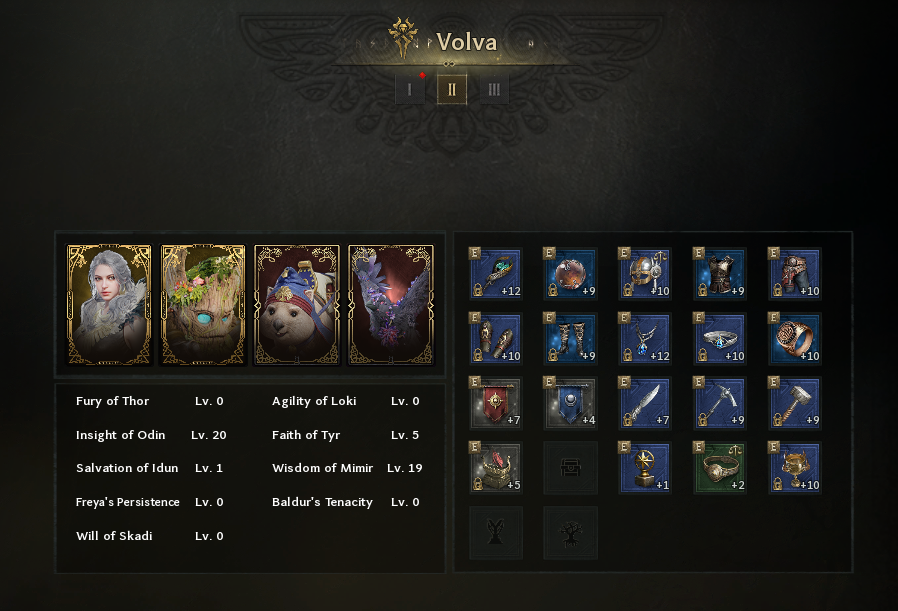The image size is (898, 611).
Task: View the gold star trophy +1
Action: 645,468
